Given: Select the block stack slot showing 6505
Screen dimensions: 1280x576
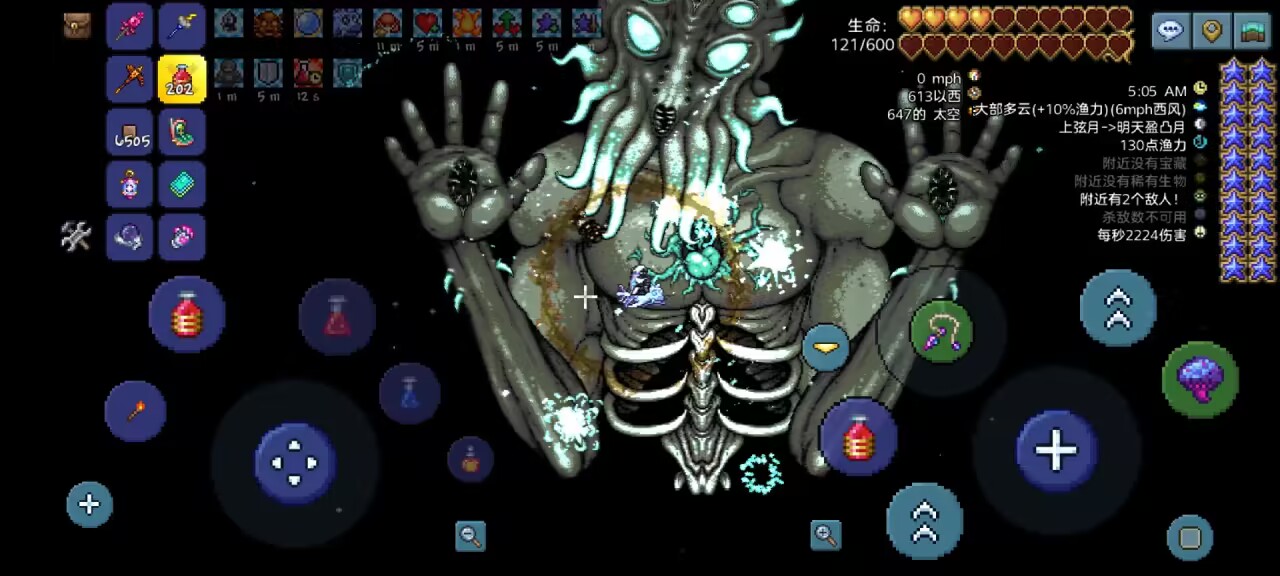Looking at the screenshot, I should pos(130,132).
